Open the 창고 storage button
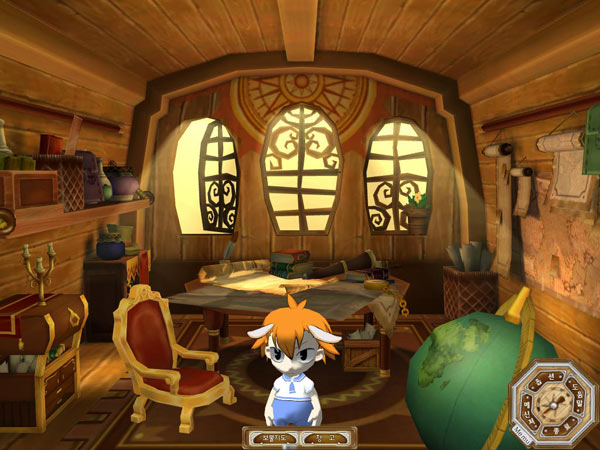This screenshot has height=450, width=600. tap(327, 437)
